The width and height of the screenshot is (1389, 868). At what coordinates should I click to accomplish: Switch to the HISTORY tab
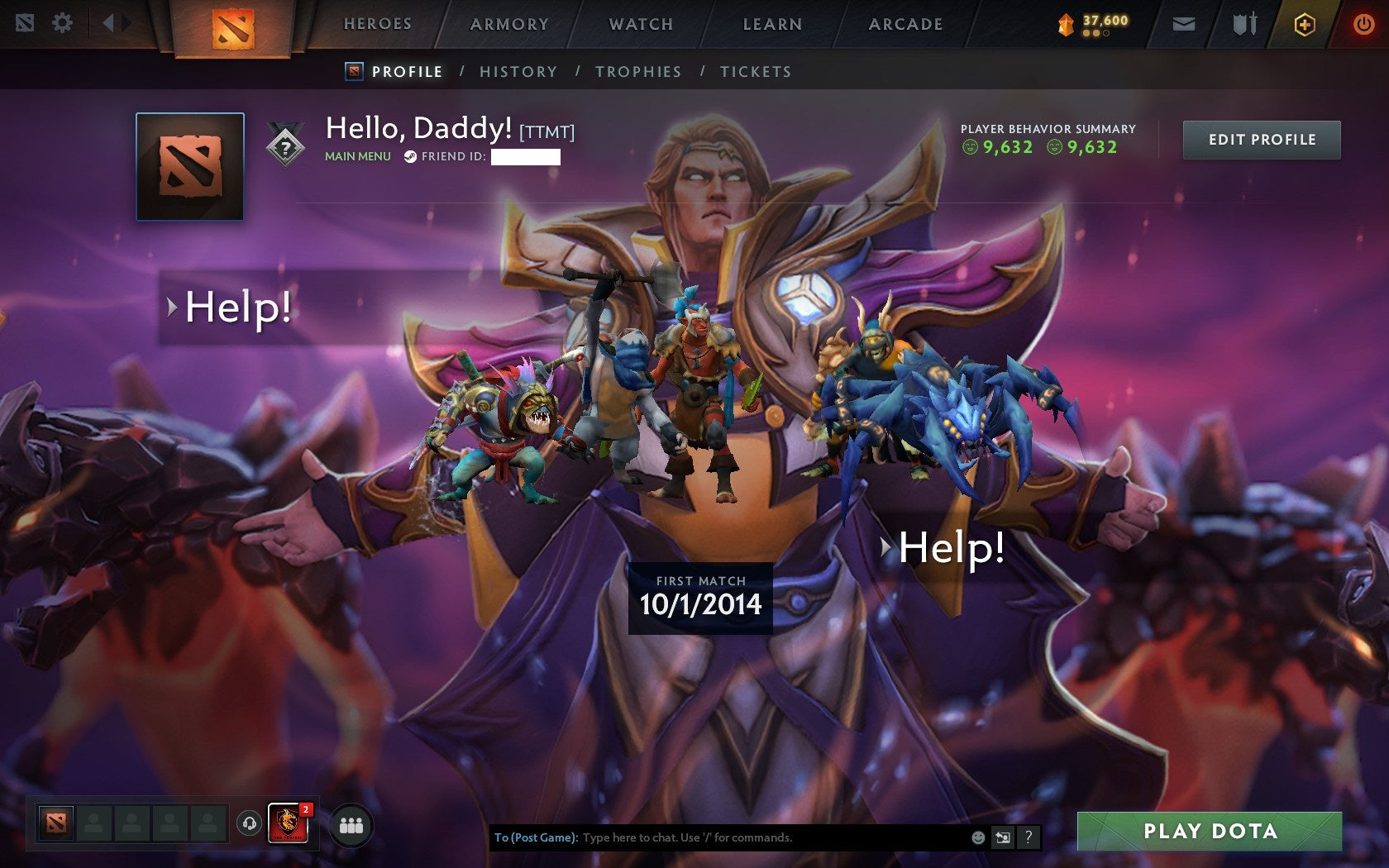(518, 72)
